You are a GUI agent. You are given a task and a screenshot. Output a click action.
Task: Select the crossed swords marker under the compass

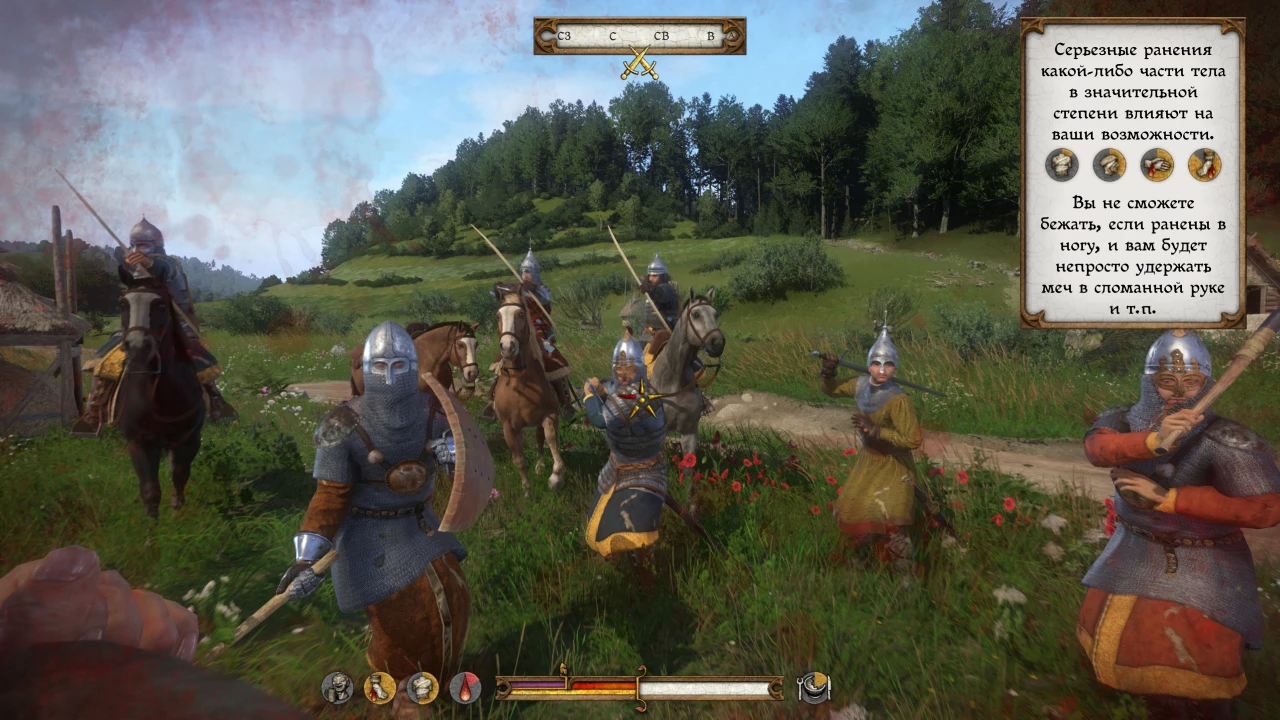point(638,64)
